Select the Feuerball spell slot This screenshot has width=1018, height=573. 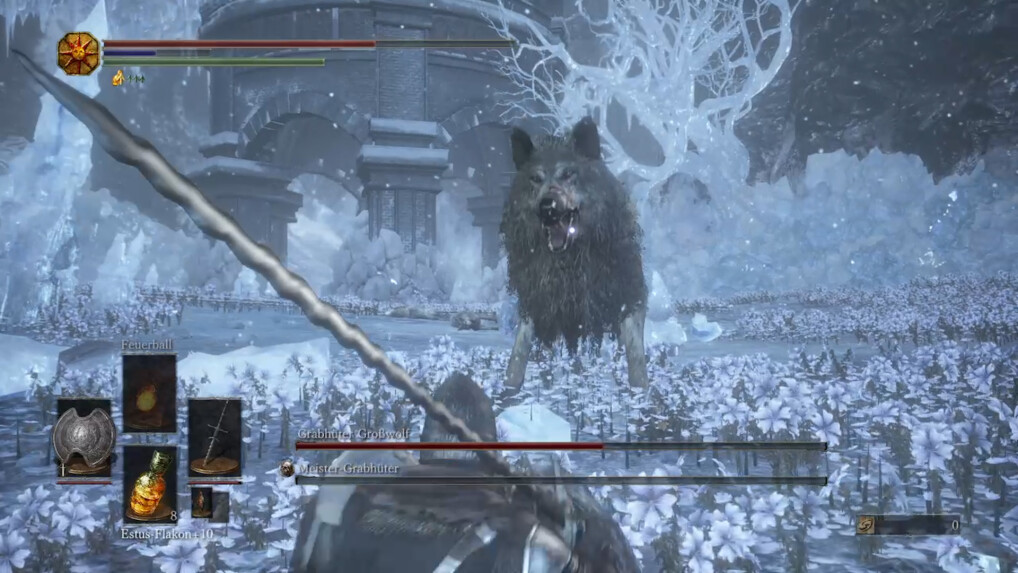tap(149, 393)
